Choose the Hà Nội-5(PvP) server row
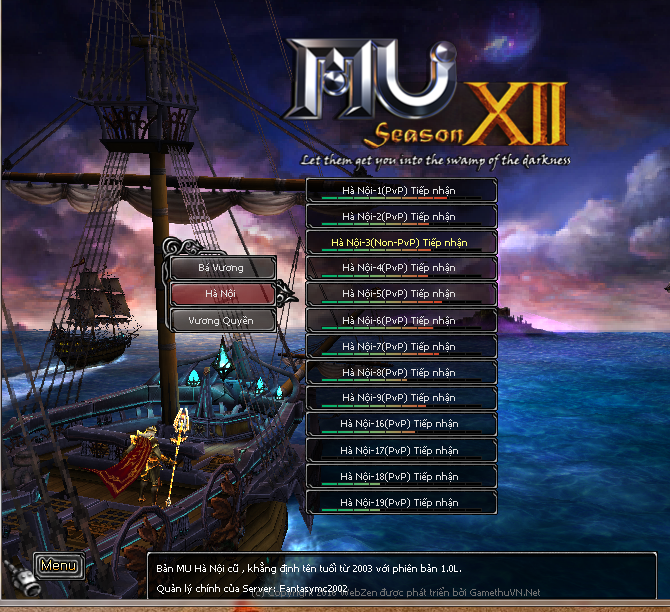670x612 pixels. tap(400, 294)
